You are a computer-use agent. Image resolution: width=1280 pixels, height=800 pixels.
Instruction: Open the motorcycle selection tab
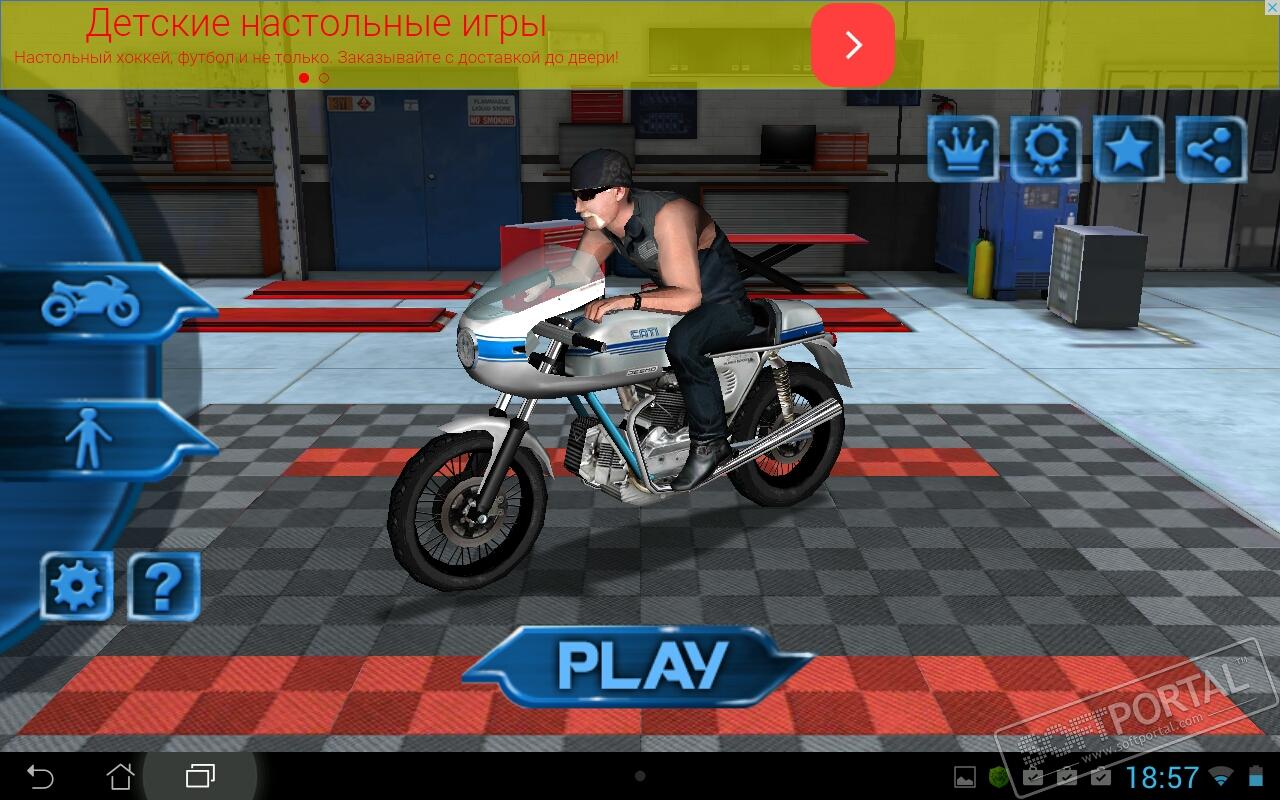pos(92,302)
